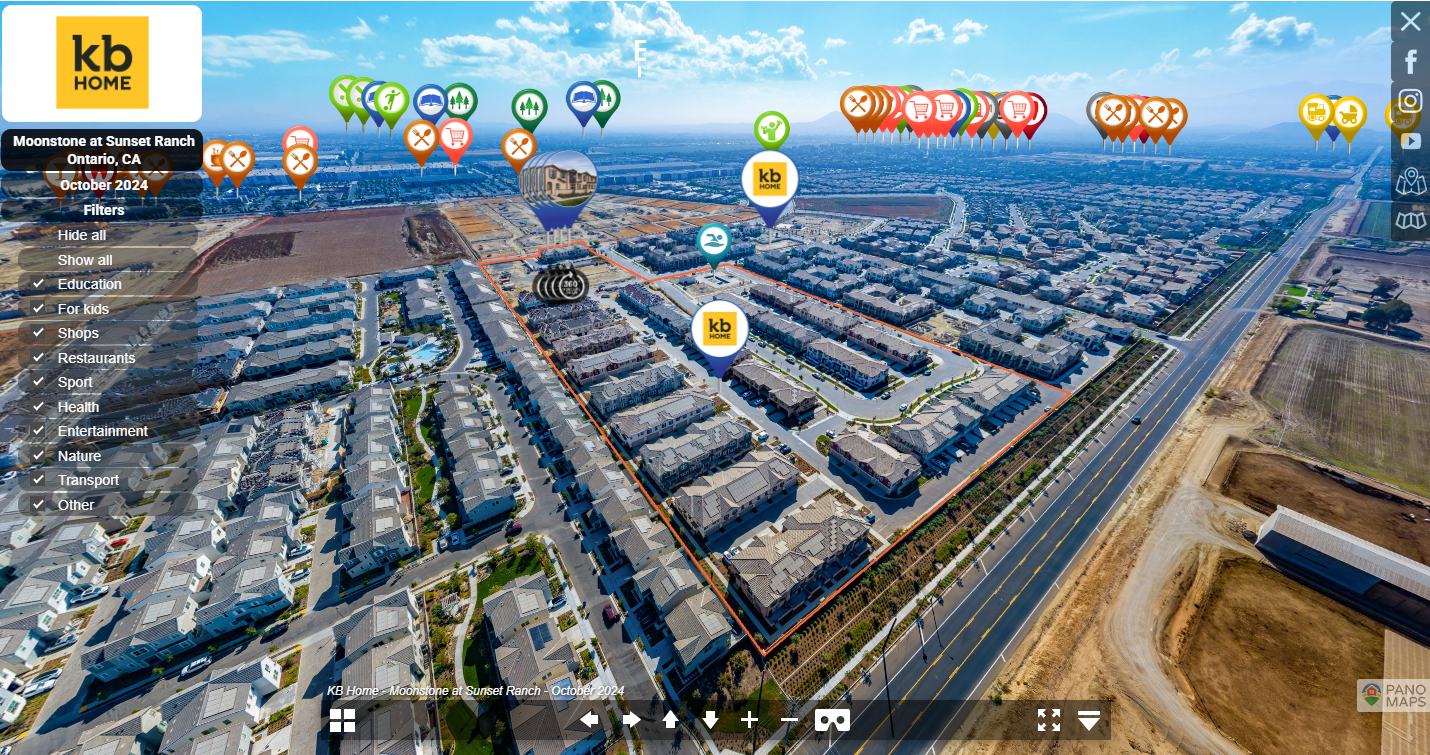
Task: Open the YouTube link icon
Action: coord(1410,141)
